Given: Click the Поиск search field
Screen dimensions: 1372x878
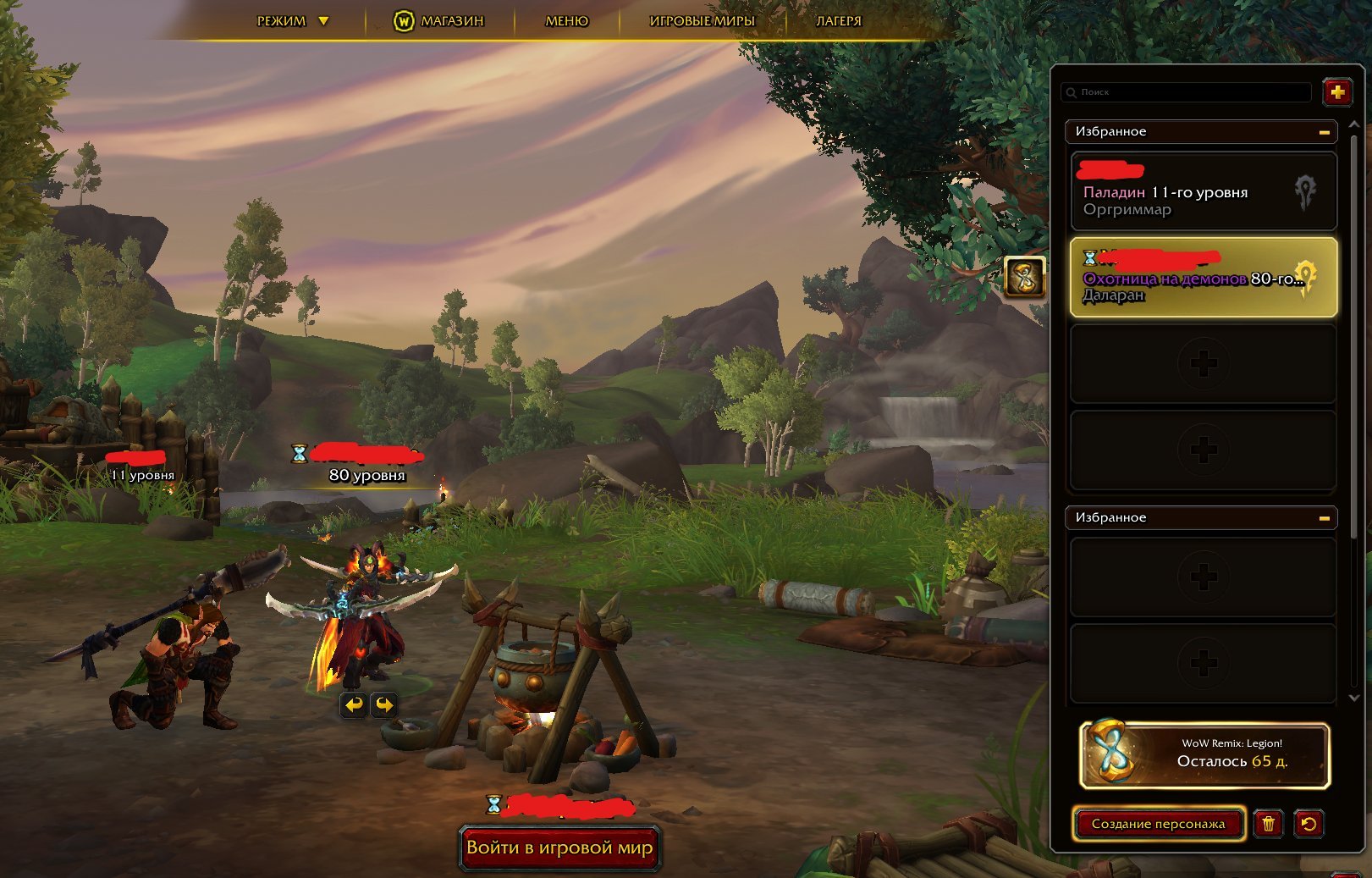Looking at the screenshot, I should pyautogui.click(x=1189, y=92).
